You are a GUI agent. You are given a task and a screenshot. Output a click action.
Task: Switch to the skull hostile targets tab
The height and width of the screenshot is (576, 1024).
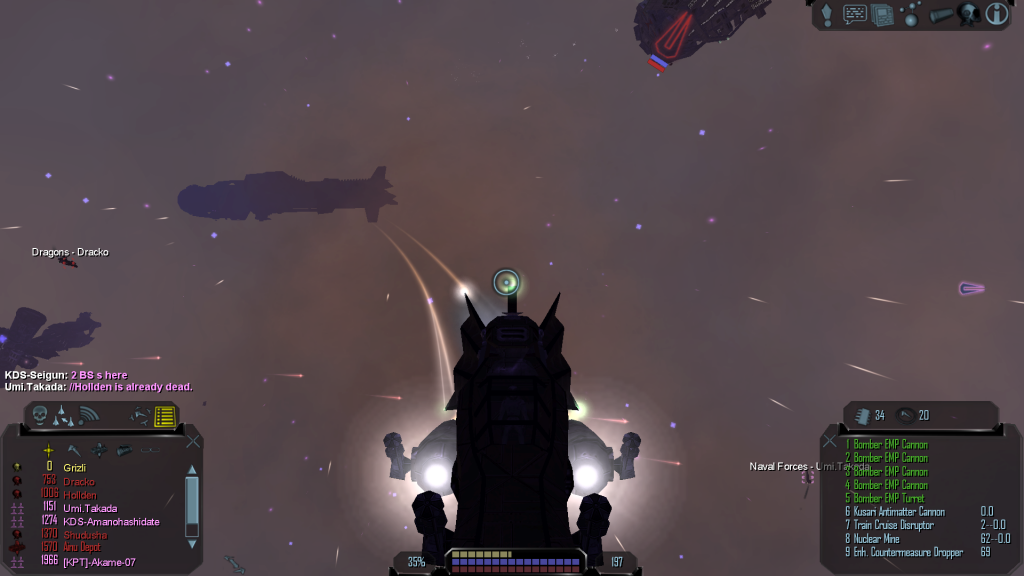(x=40, y=414)
